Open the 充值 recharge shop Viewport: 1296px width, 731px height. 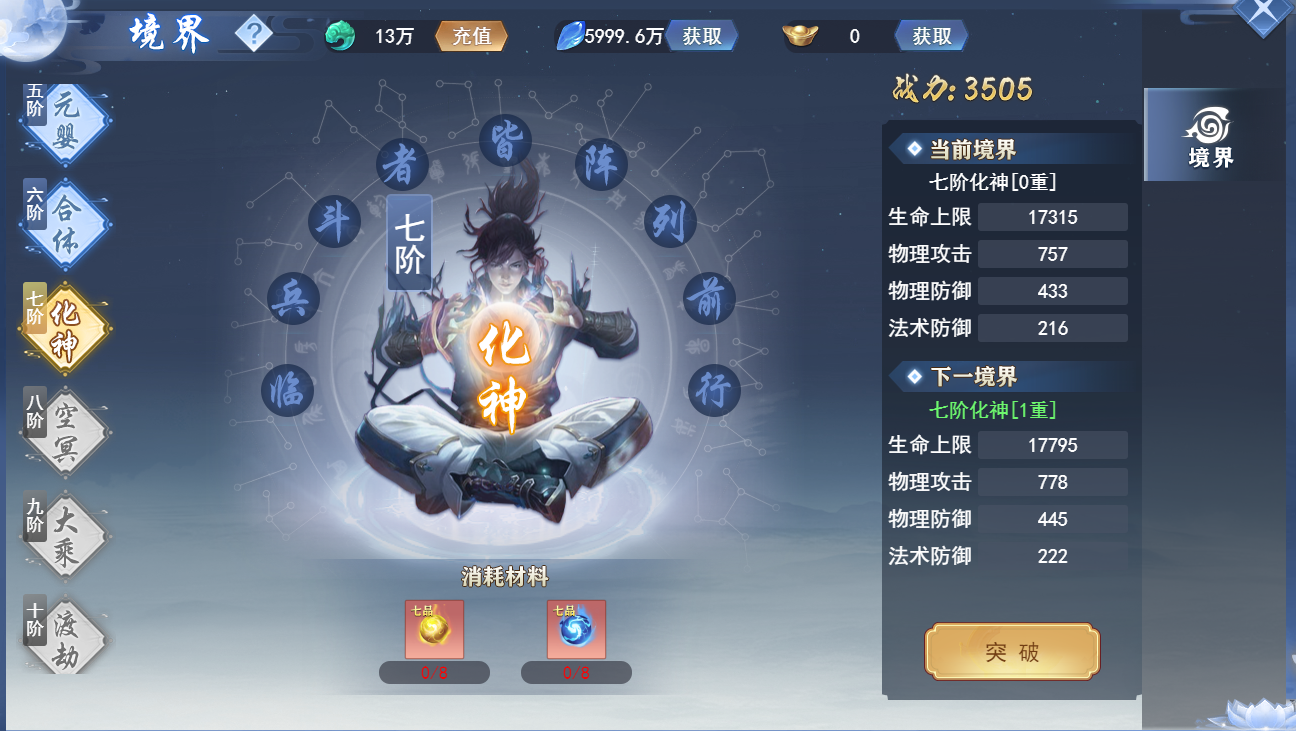[472, 37]
